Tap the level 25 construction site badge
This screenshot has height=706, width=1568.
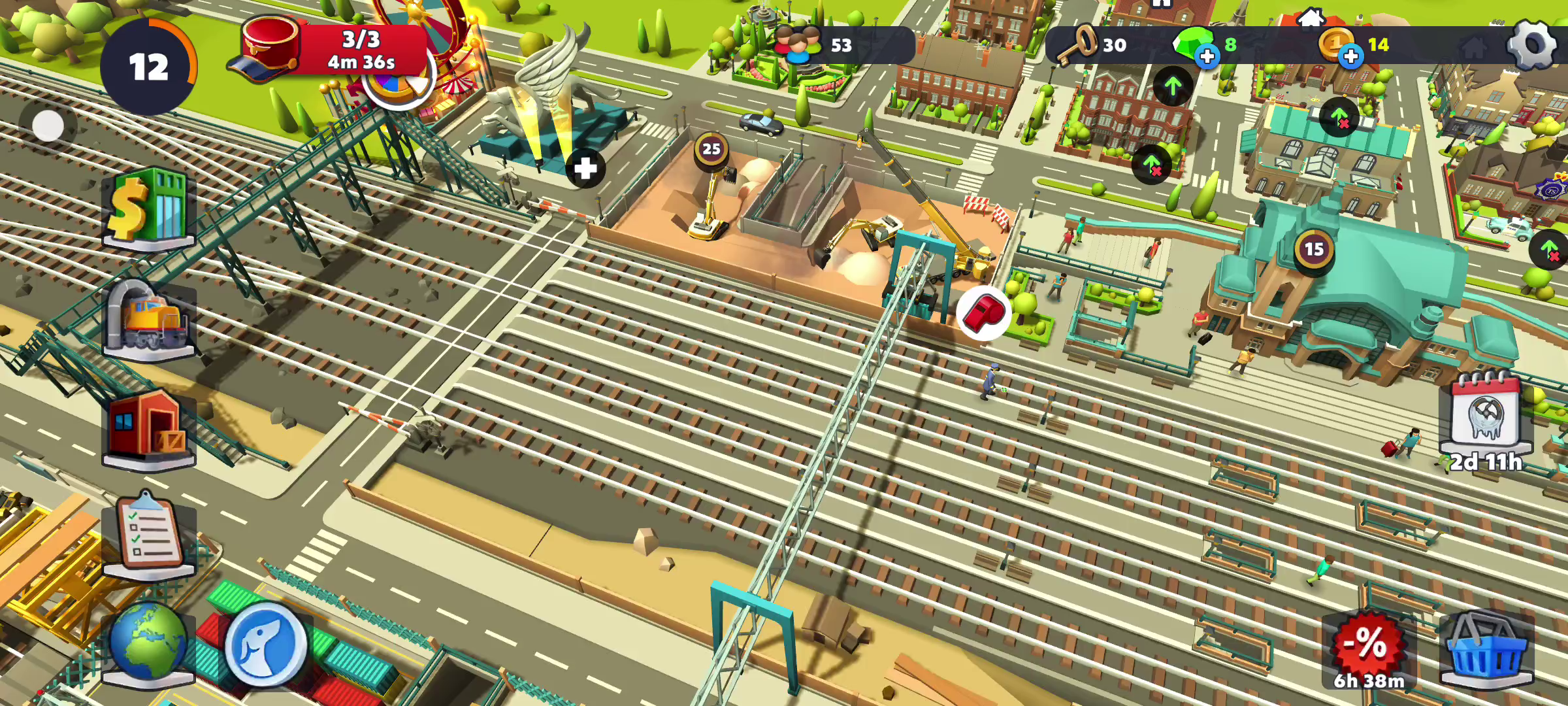(x=711, y=149)
